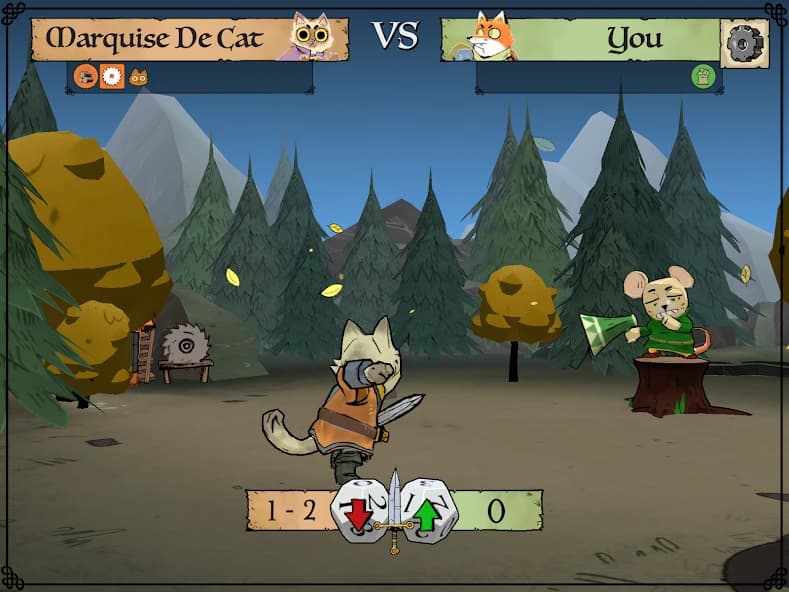789x592 pixels.
Task: Click the die with the red down arrow
Action: (361, 511)
